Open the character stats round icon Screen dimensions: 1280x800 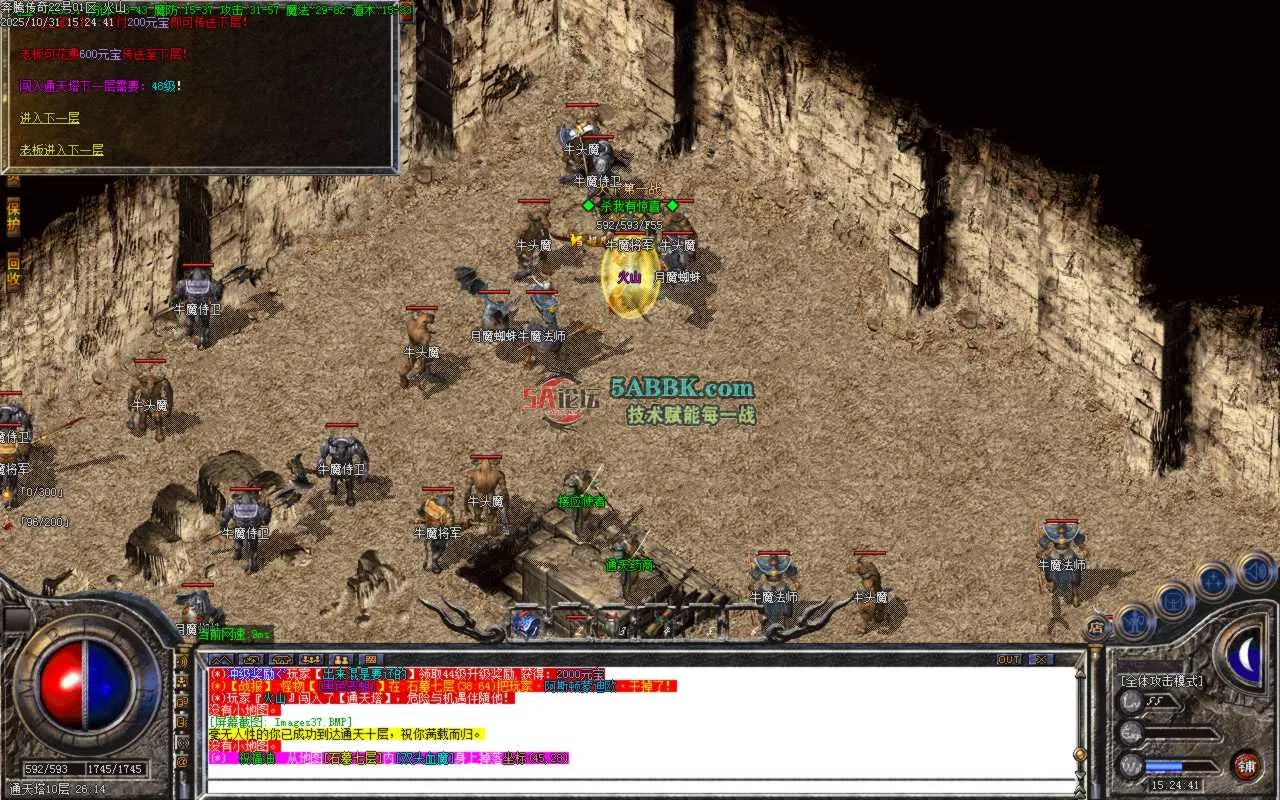pyautogui.click(x=1132, y=623)
